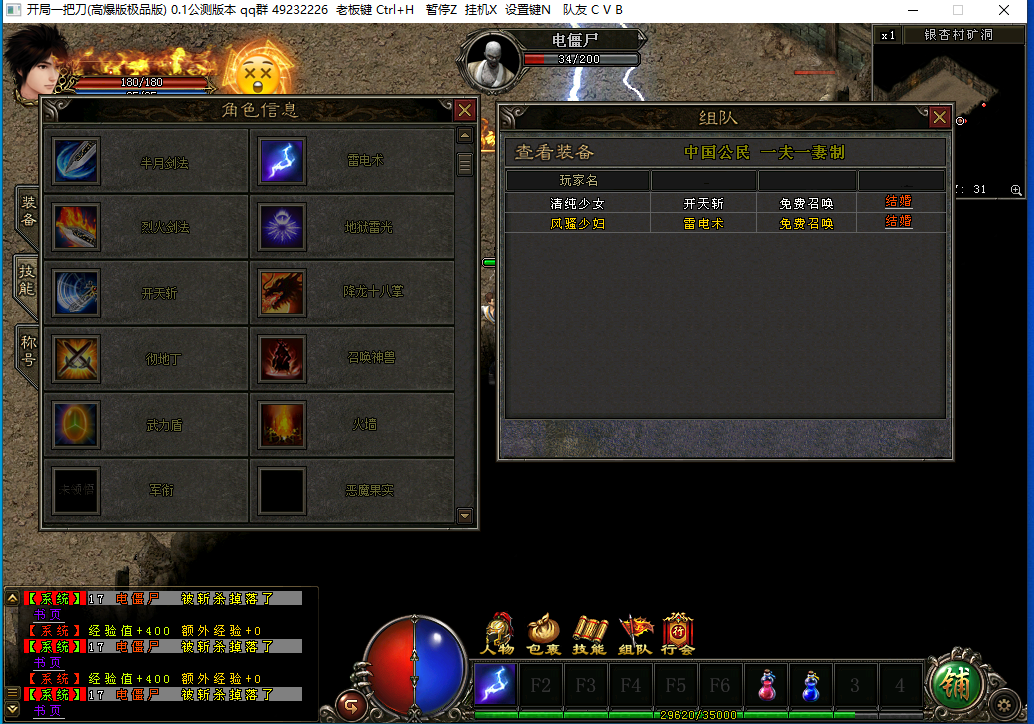The image size is (1034, 724).
Task: Select the 降龙十八掌 dragon skill icon
Action: coord(282,292)
